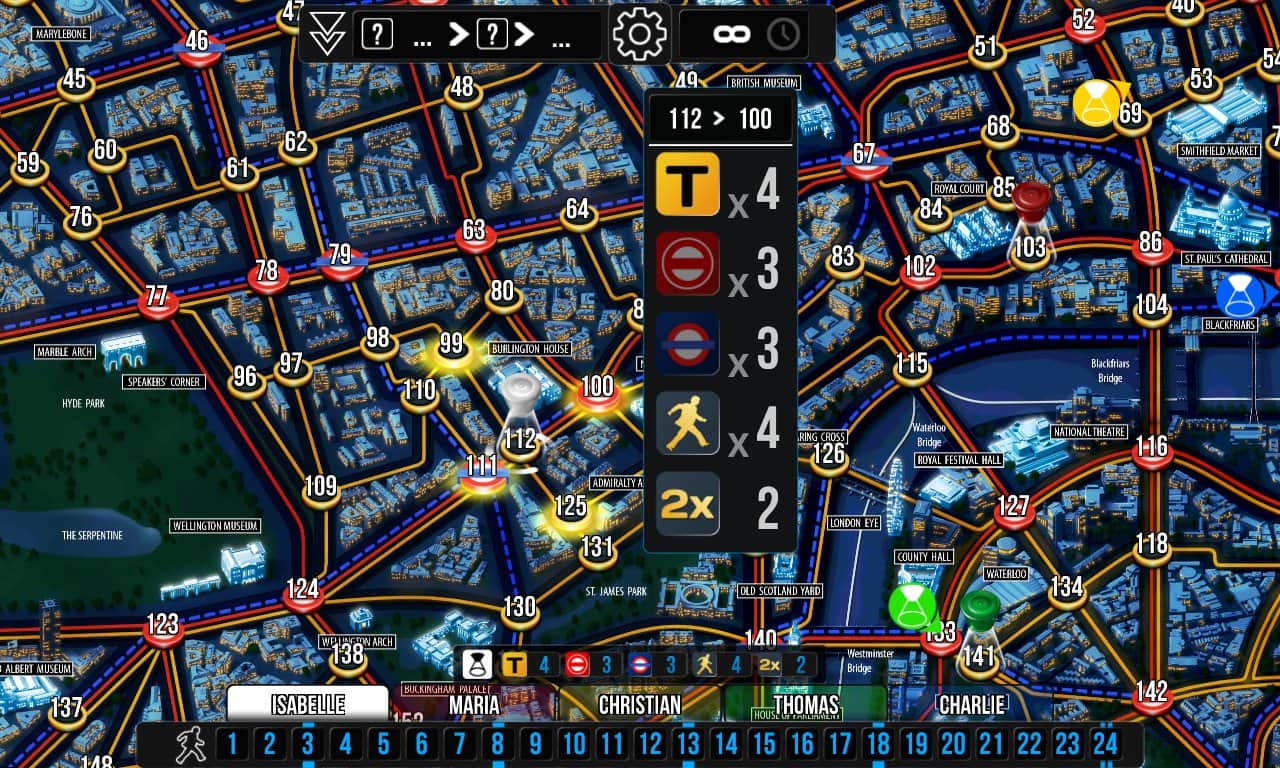Switch to Isabelle's player tab
The image size is (1280, 768).
point(308,704)
